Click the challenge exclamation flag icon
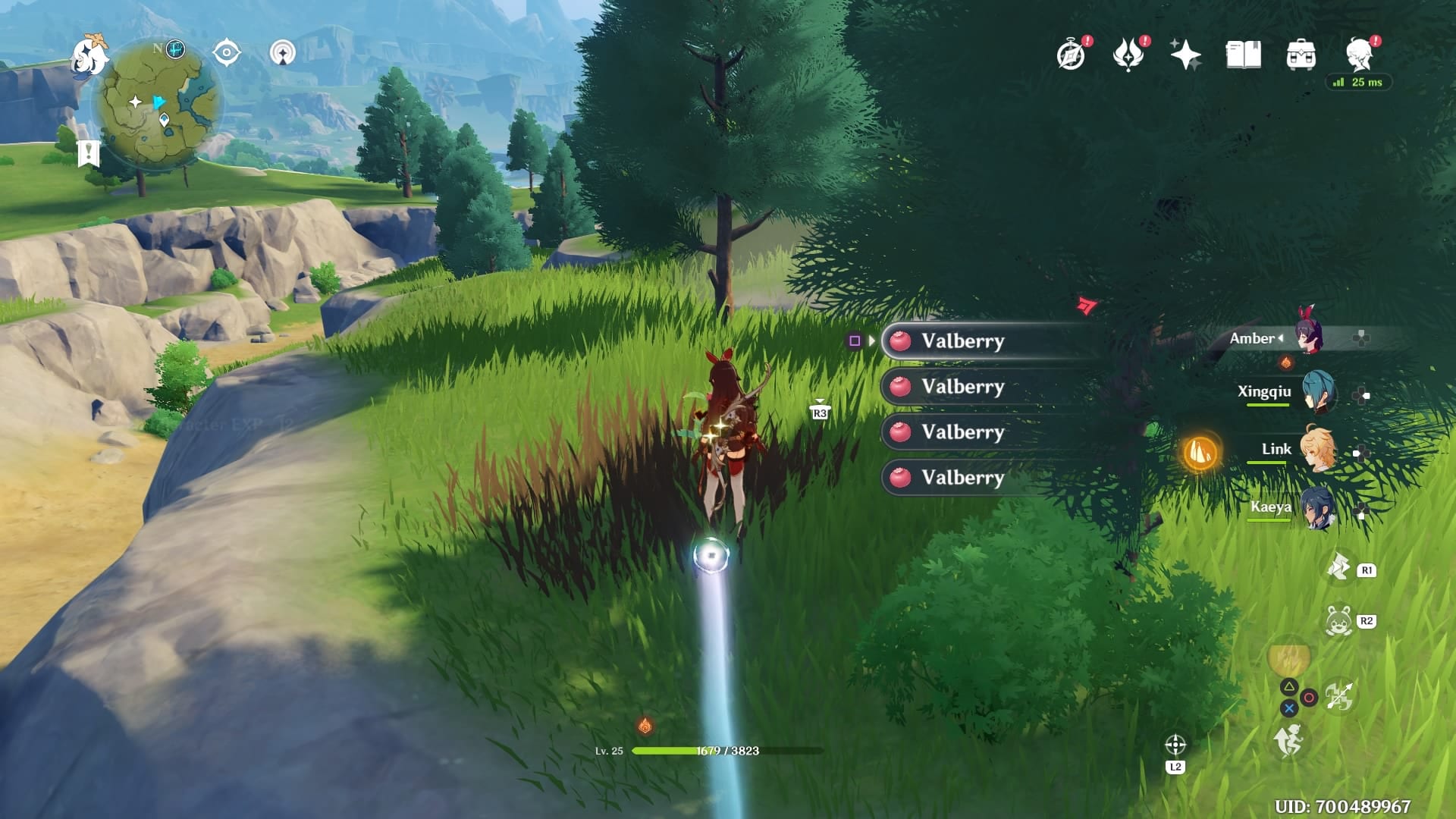Image resolution: width=1456 pixels, height=819 pixels. pyautogui.click(x=89, y=152)
